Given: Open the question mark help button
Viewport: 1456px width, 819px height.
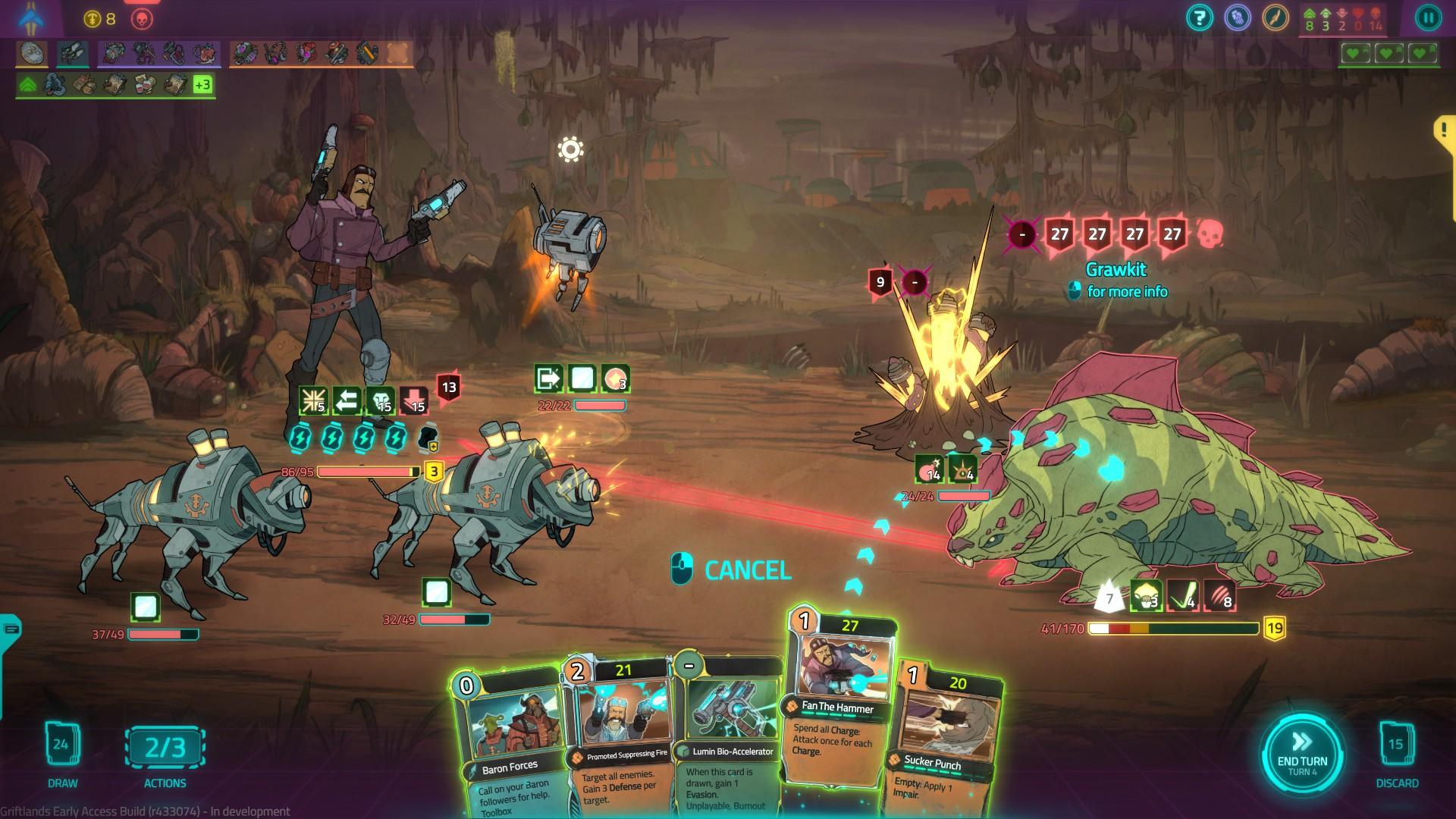Looking at the screenshot, I should pyautogui.click(x=1200, y=17).
